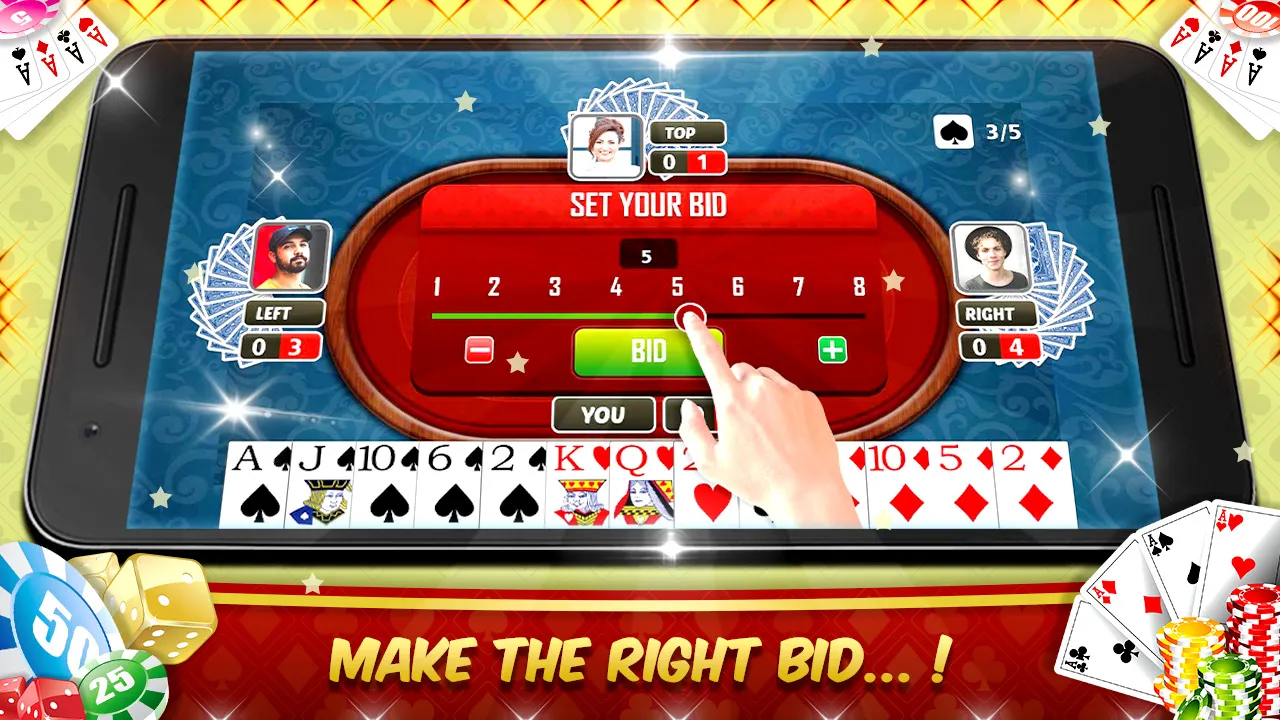This screenshot has height=720, width=1280.
Task: Tap the minus icon to decrease bid
Action: [x=478, y=351]
